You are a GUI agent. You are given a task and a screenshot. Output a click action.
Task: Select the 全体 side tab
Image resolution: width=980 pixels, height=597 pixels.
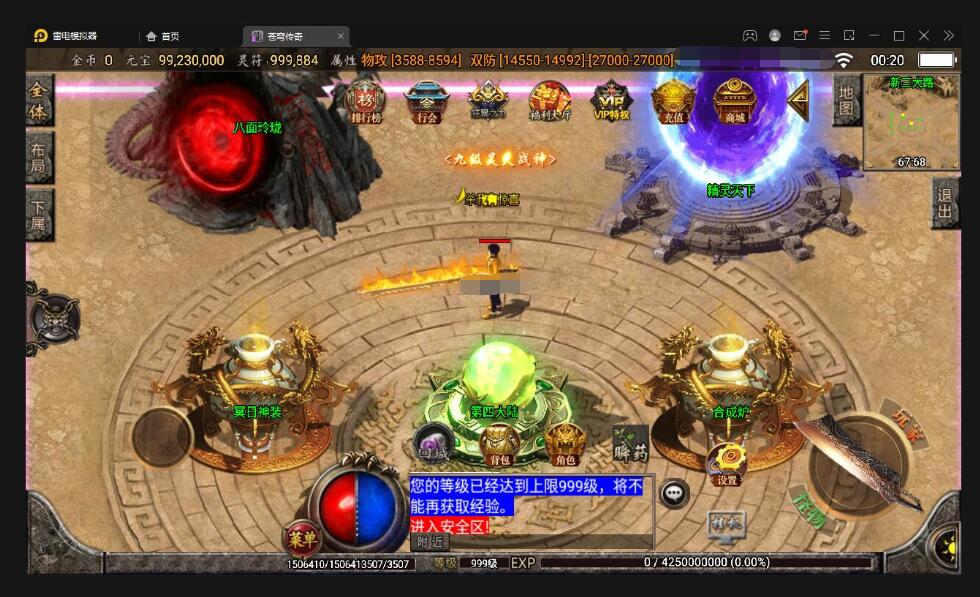38,99
